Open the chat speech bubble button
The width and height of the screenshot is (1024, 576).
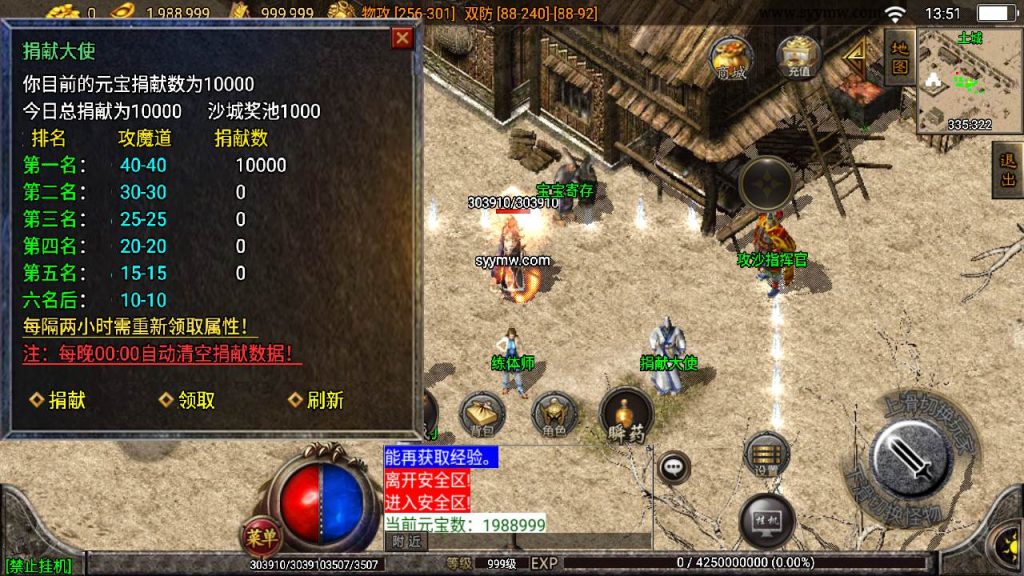click(x=674, y=467)
